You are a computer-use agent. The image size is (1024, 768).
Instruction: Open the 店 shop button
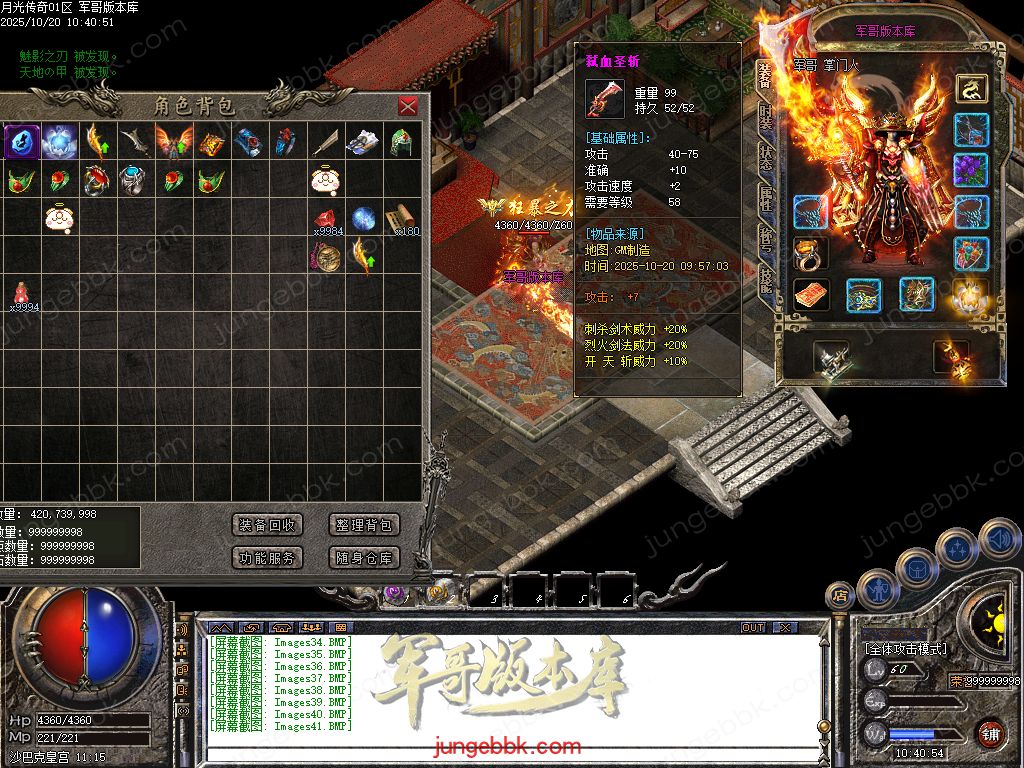[840, 596]
